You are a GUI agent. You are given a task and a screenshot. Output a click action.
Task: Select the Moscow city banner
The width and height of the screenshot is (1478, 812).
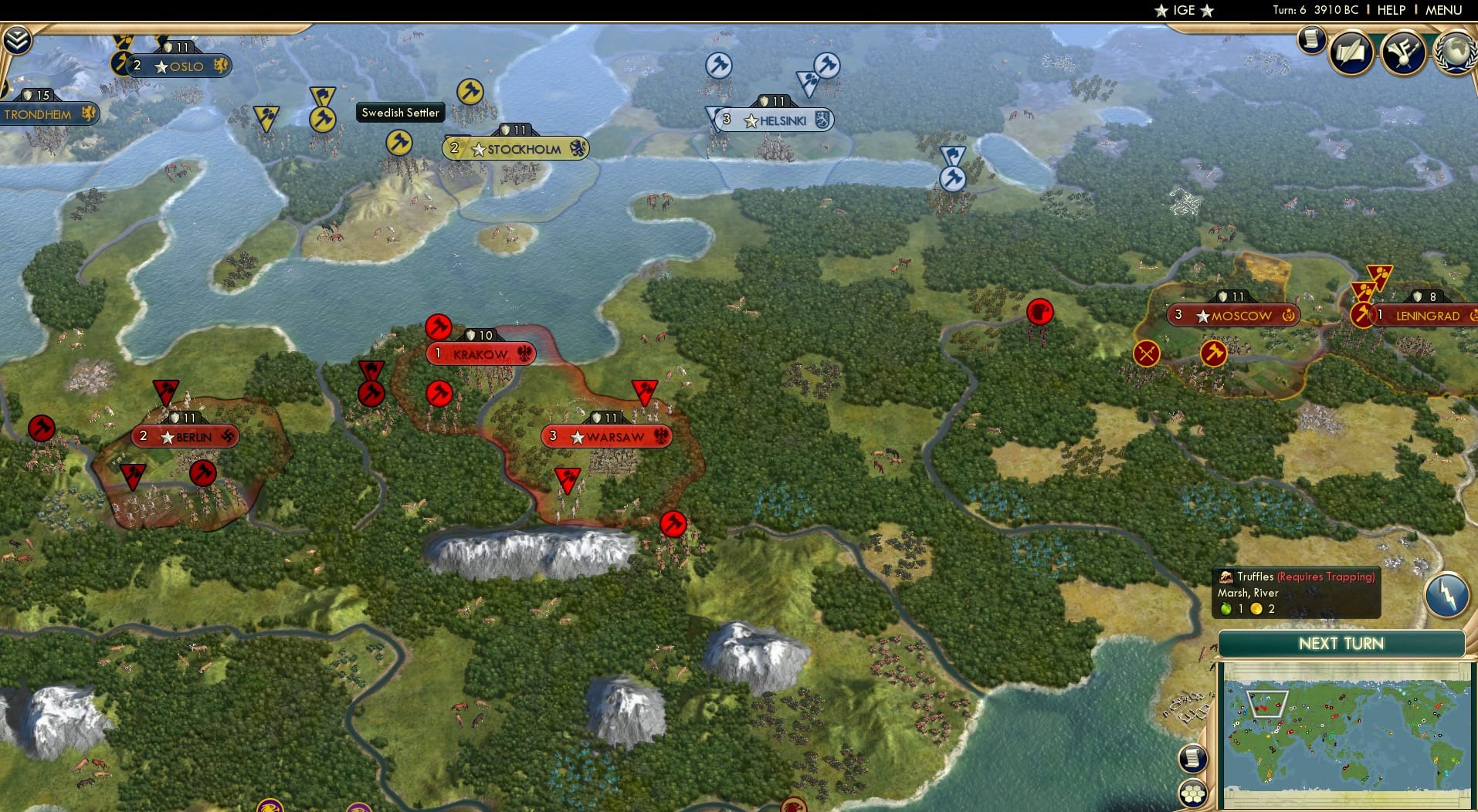click(x=1236, y=315)
